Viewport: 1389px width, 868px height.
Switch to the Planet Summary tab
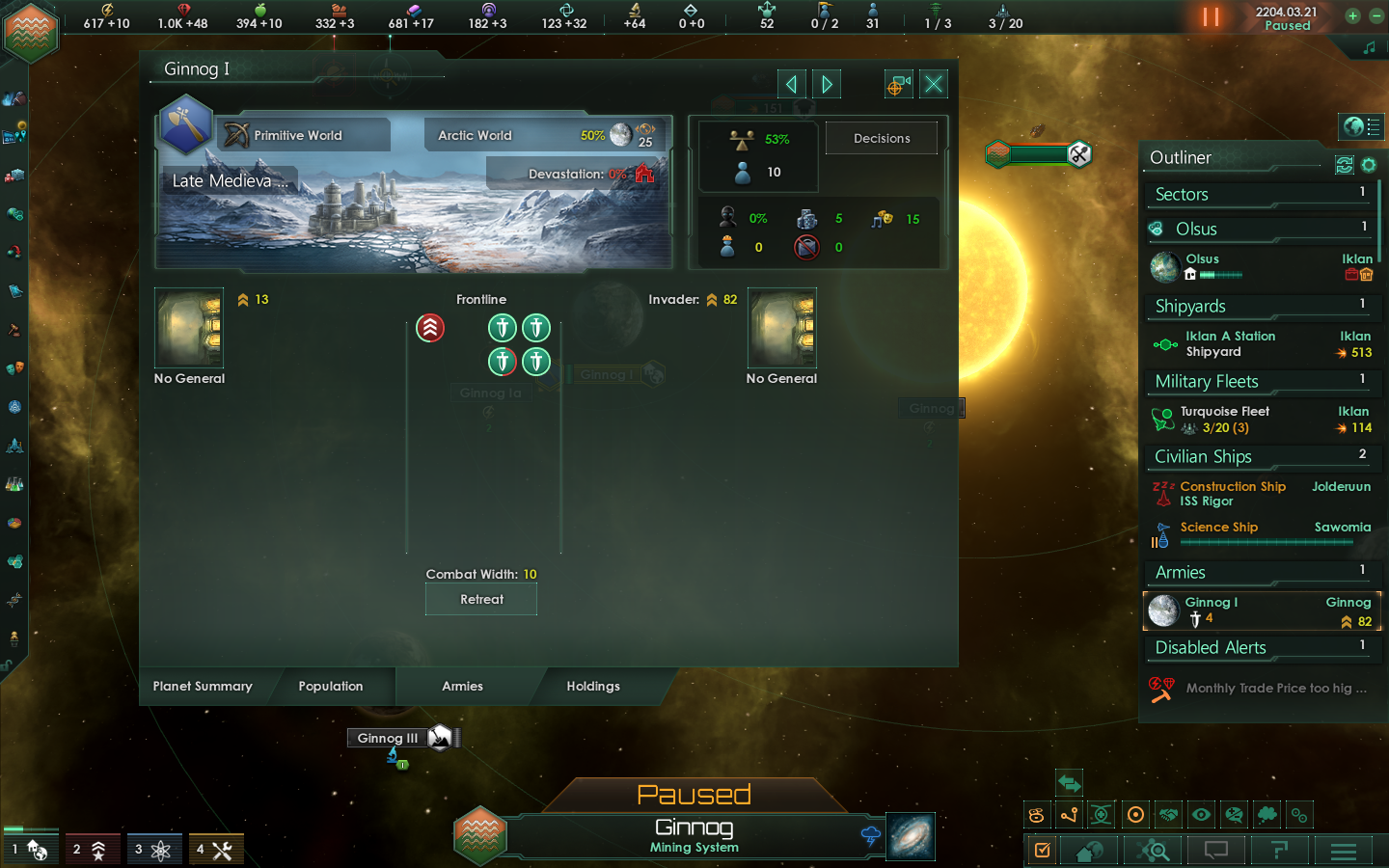203,687
